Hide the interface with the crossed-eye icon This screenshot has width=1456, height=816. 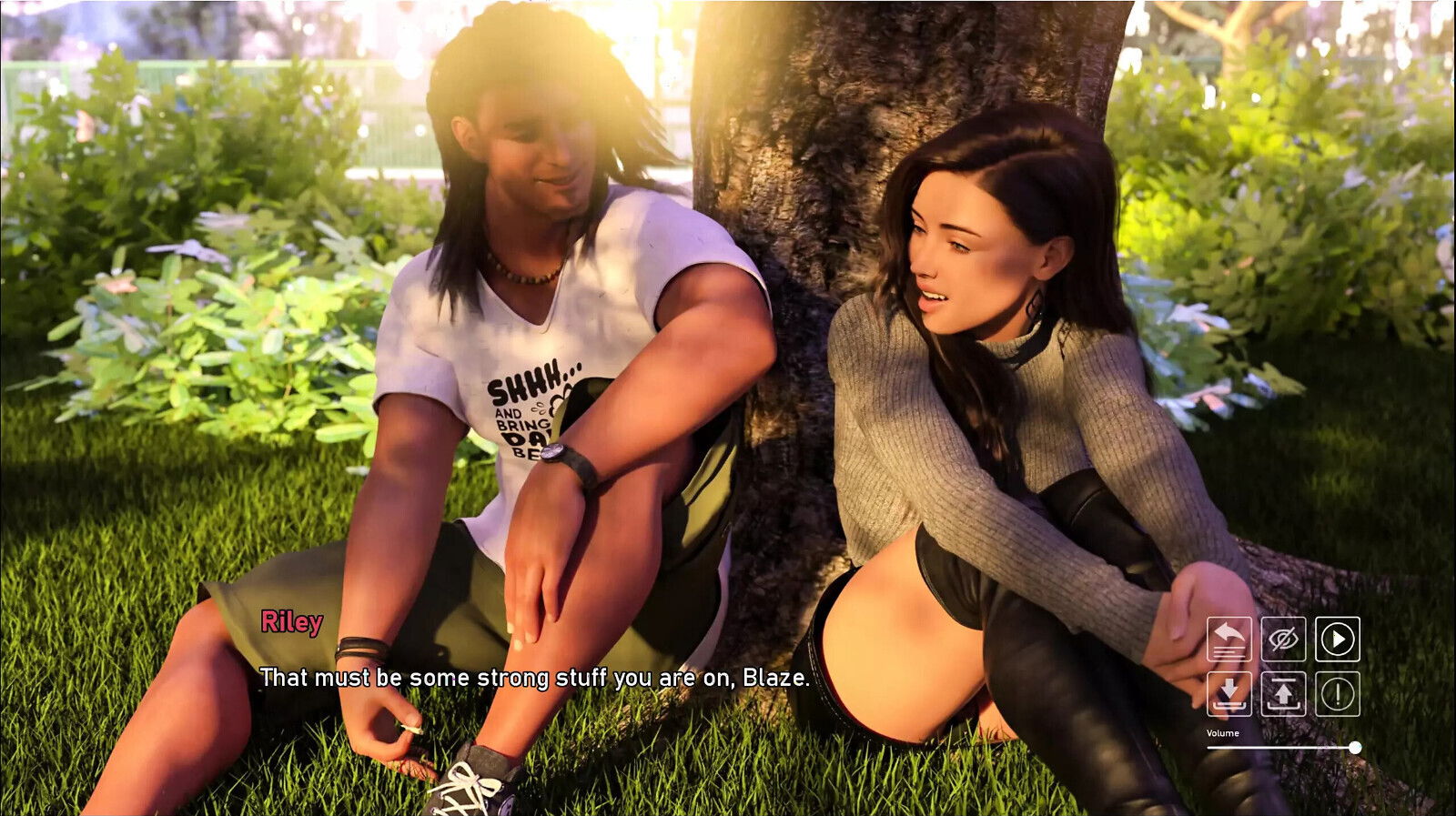coord(1283,639)
